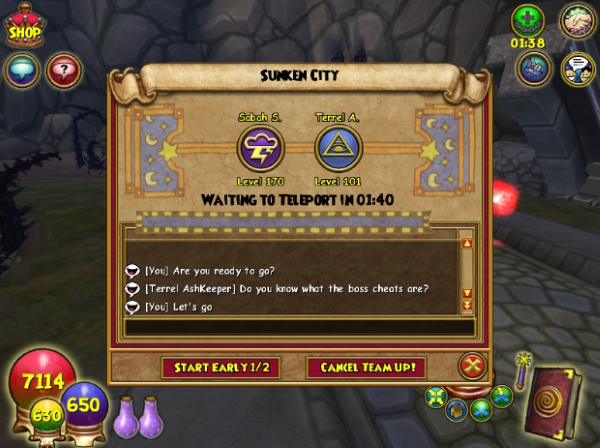600x448 pixels.
Task: Select Terrel A.'s pyramid eye badge
Action: point(339,149)
